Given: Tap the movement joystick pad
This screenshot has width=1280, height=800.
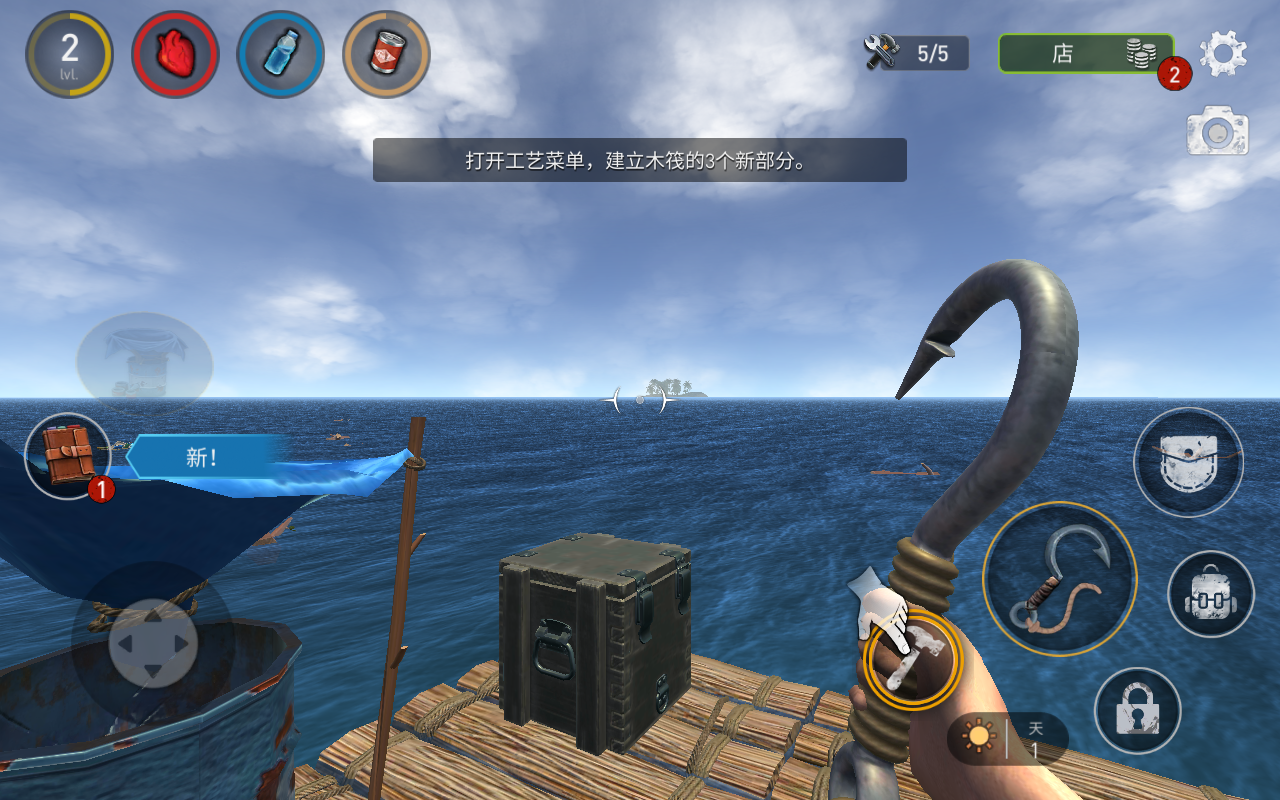Looking at the screenshot, I should click(x=152, y=643).
